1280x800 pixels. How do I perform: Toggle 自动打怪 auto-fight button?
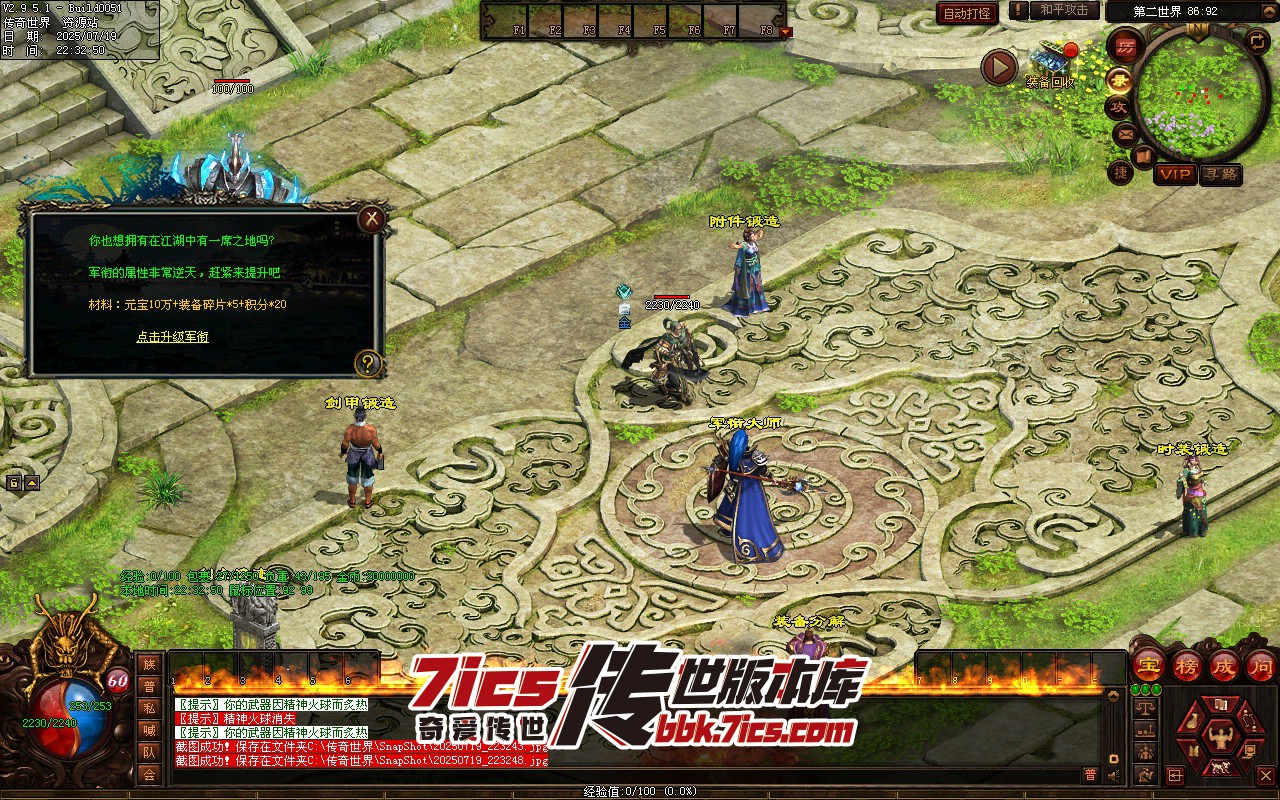coord(967,13)
